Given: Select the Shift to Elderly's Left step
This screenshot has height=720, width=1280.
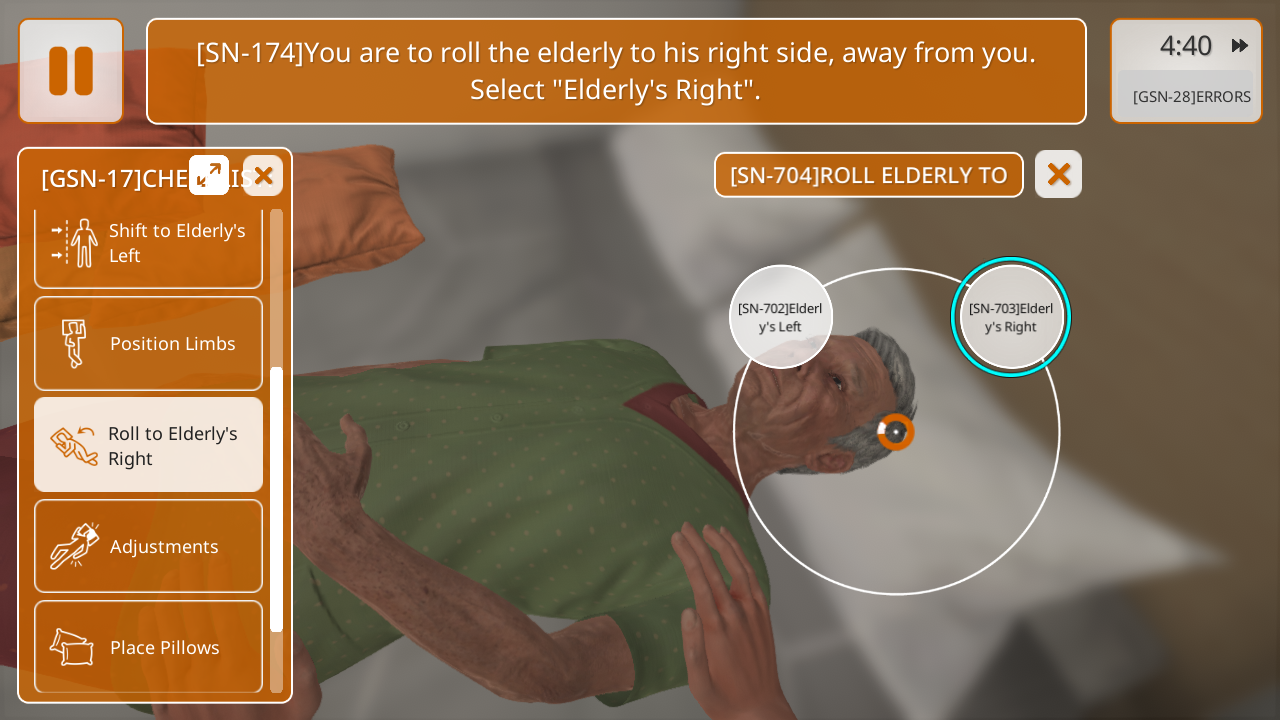Looking at the screenshot, I should (x=149, y=243).
